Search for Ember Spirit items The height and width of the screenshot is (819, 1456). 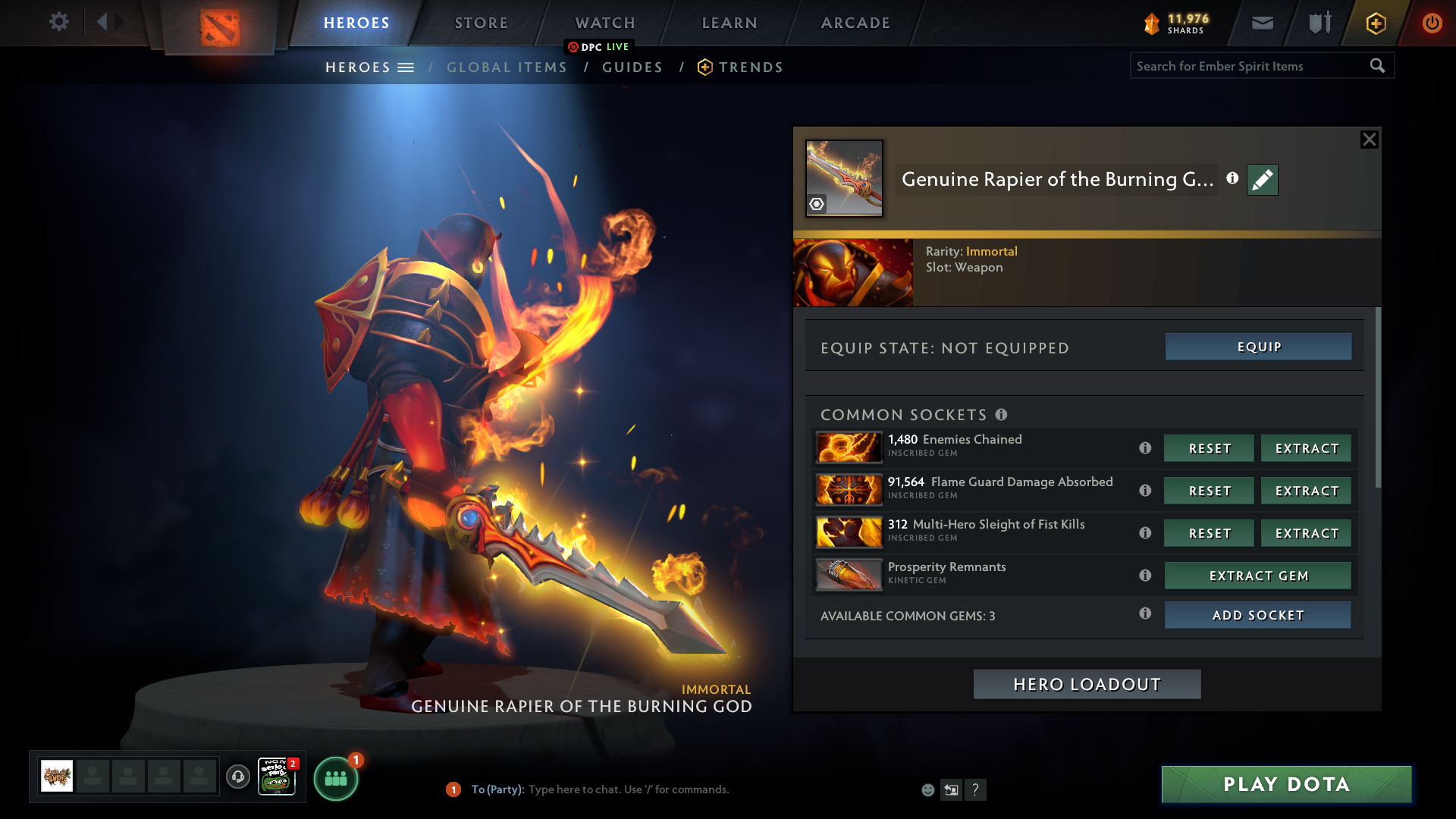(x=1250, y=66)
